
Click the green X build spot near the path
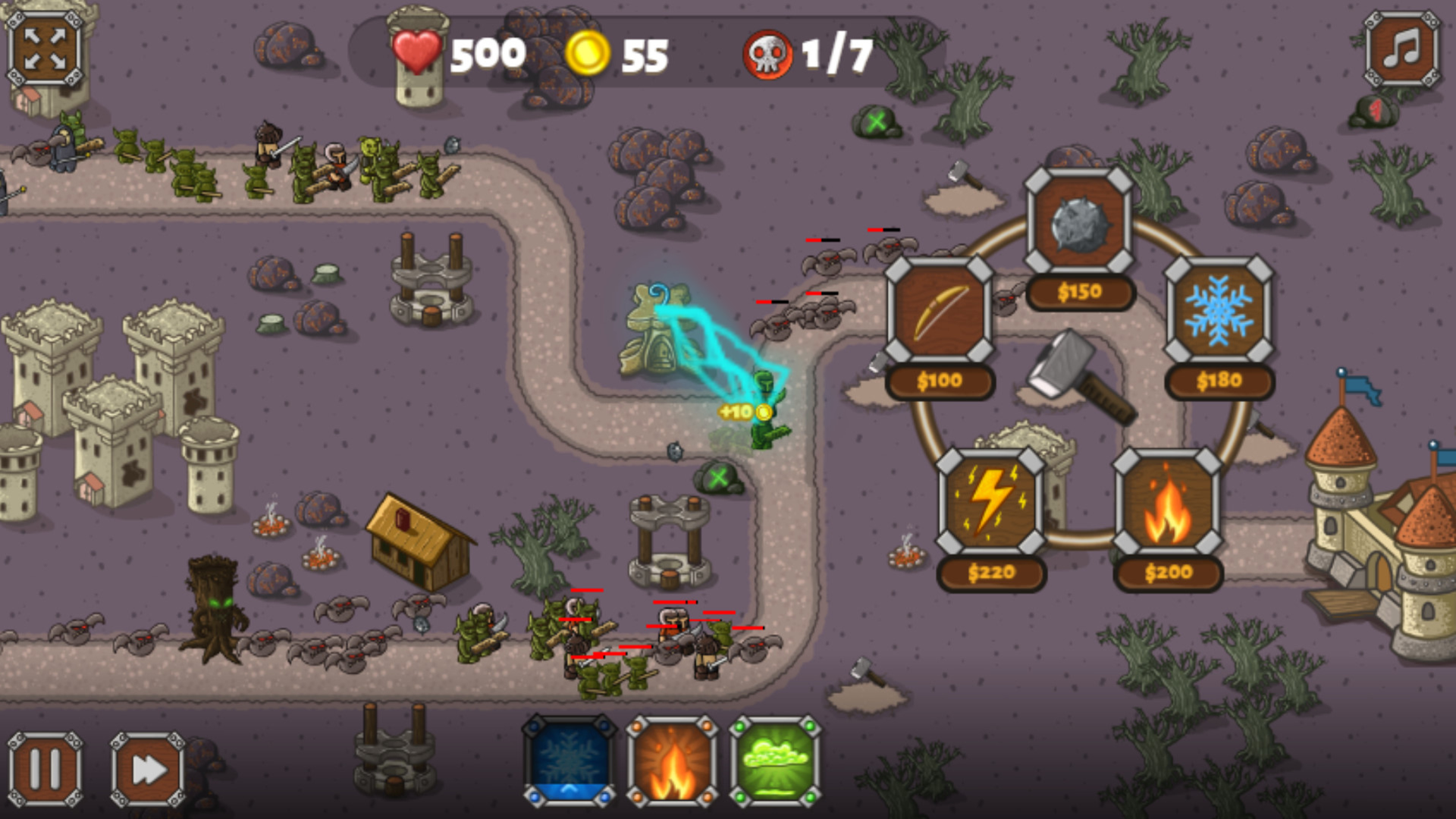(x=717, y=478)
